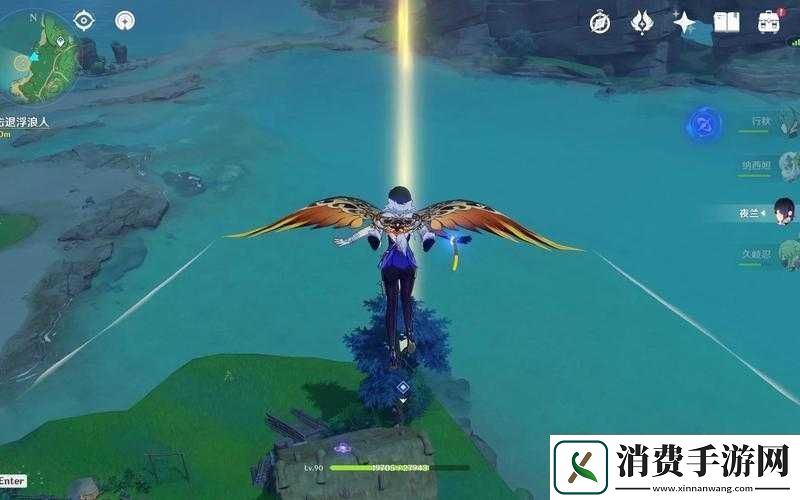Open the quest navigation icon beside the minimap
The width and height of the screenshot is (800, 500).
(124, 20)
